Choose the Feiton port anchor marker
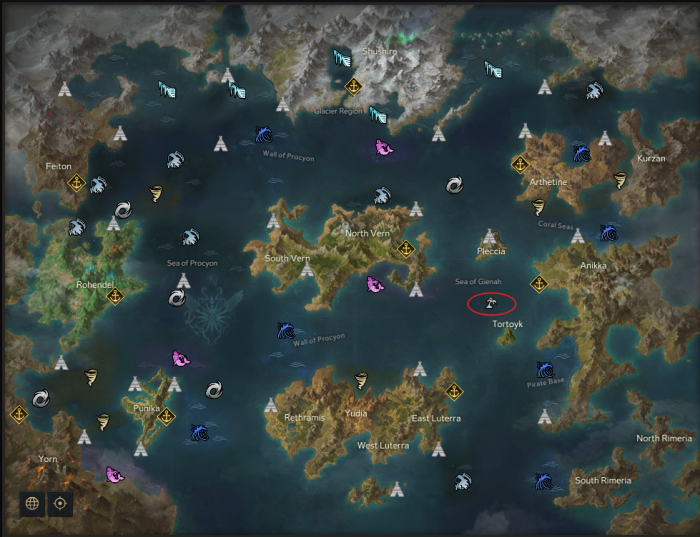700x537 pixels. click(76, 183)
